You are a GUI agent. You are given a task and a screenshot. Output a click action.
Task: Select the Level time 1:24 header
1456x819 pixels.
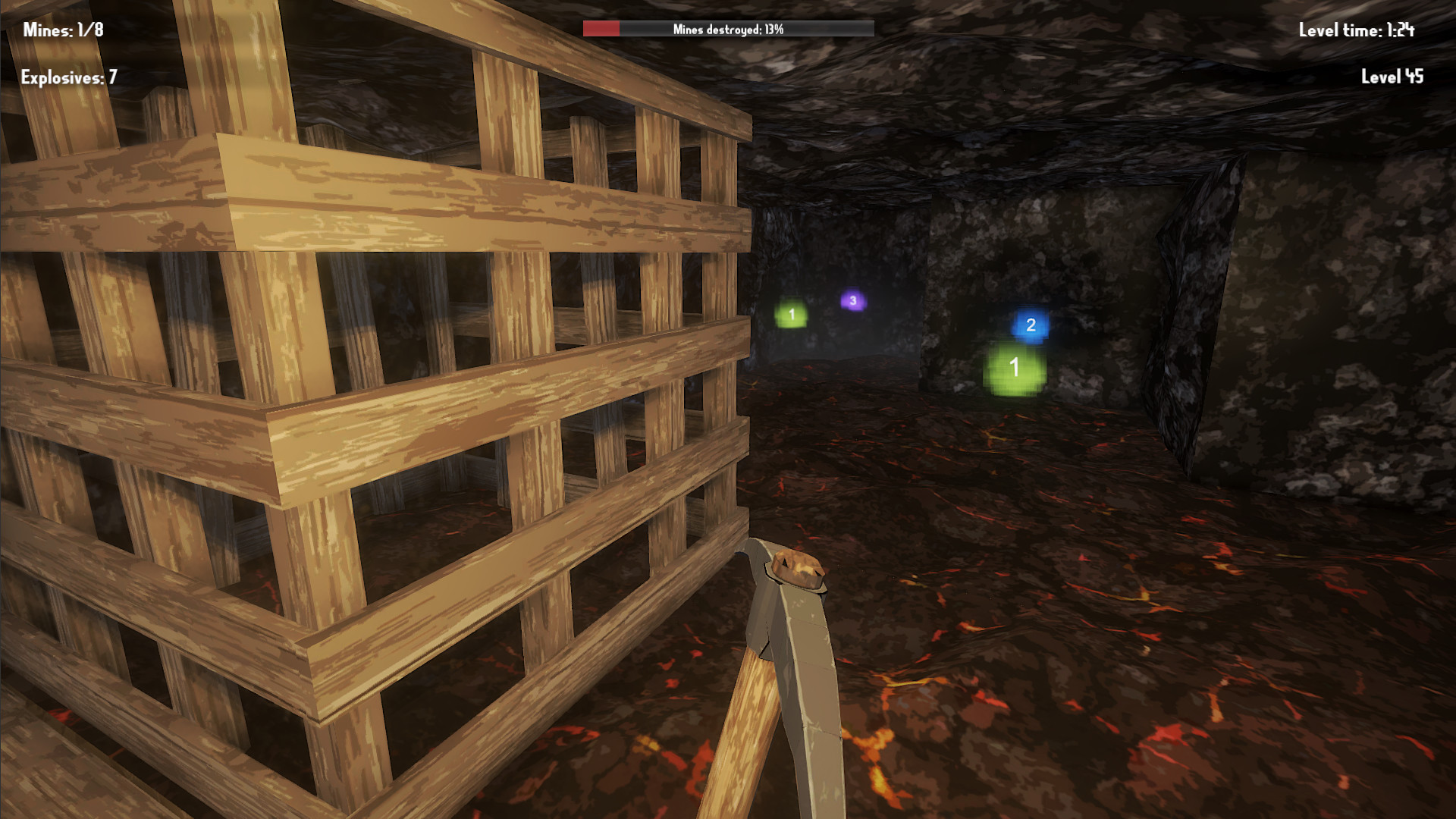[1357, 32]
